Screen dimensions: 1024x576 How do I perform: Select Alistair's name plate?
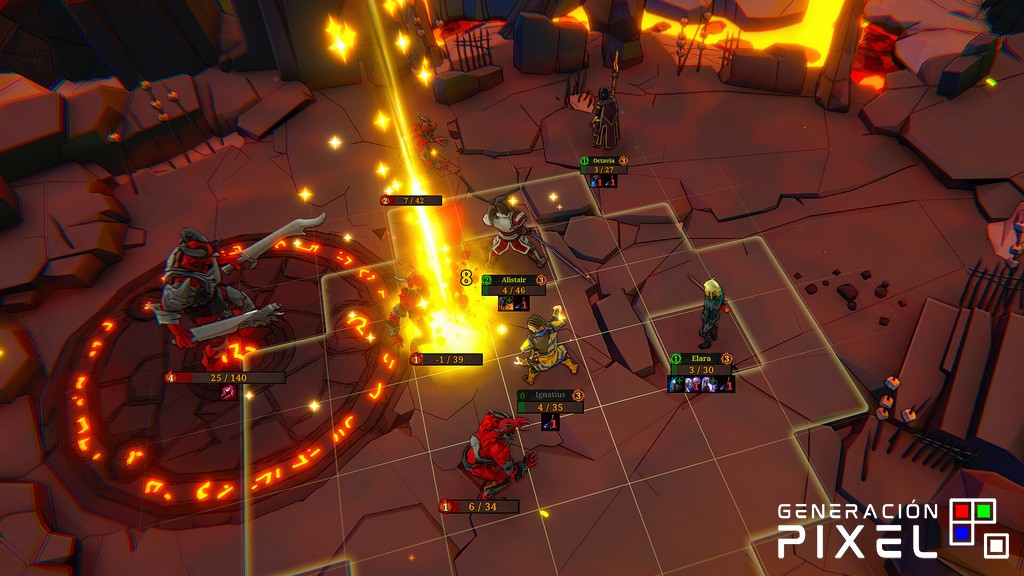(513, 280)
